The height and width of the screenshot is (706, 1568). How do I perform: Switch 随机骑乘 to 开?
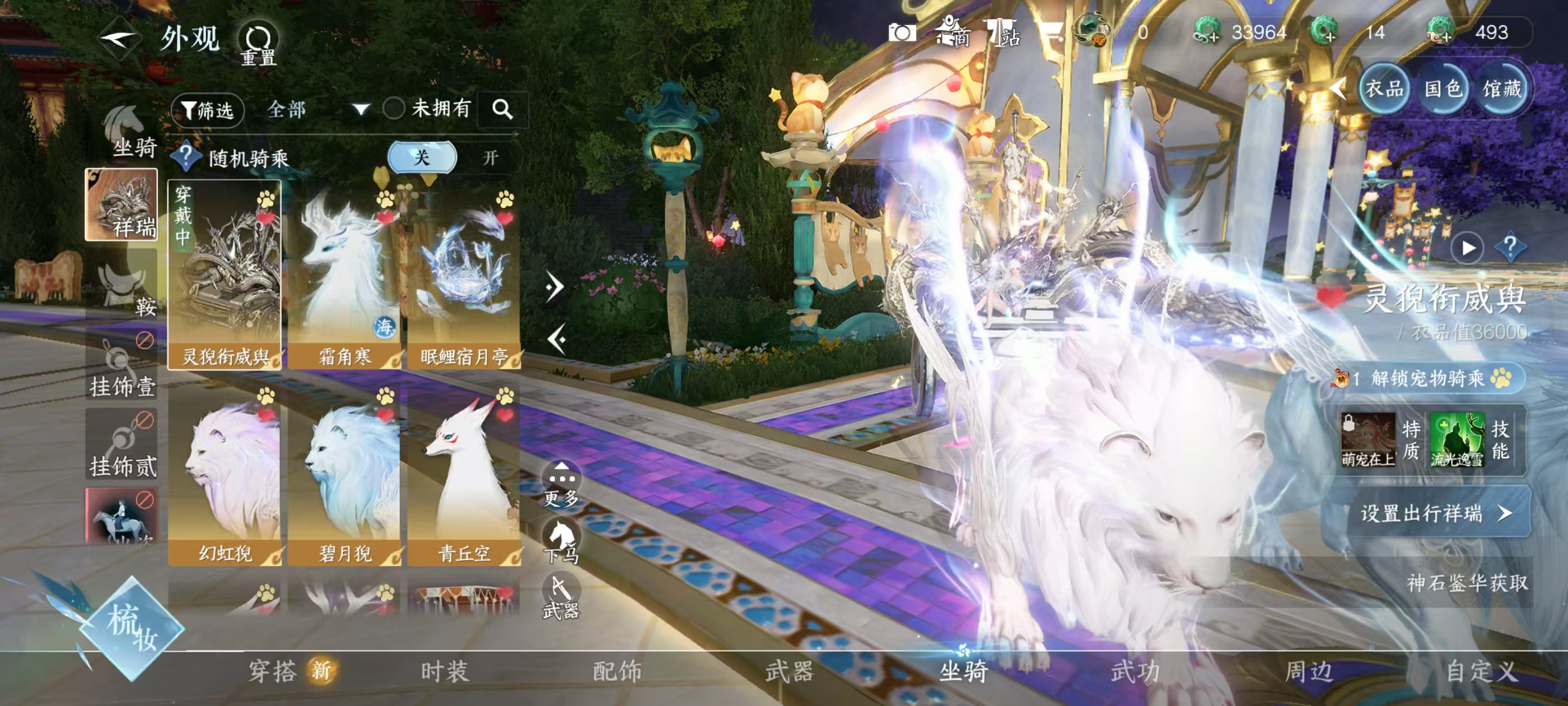point(490,158)
